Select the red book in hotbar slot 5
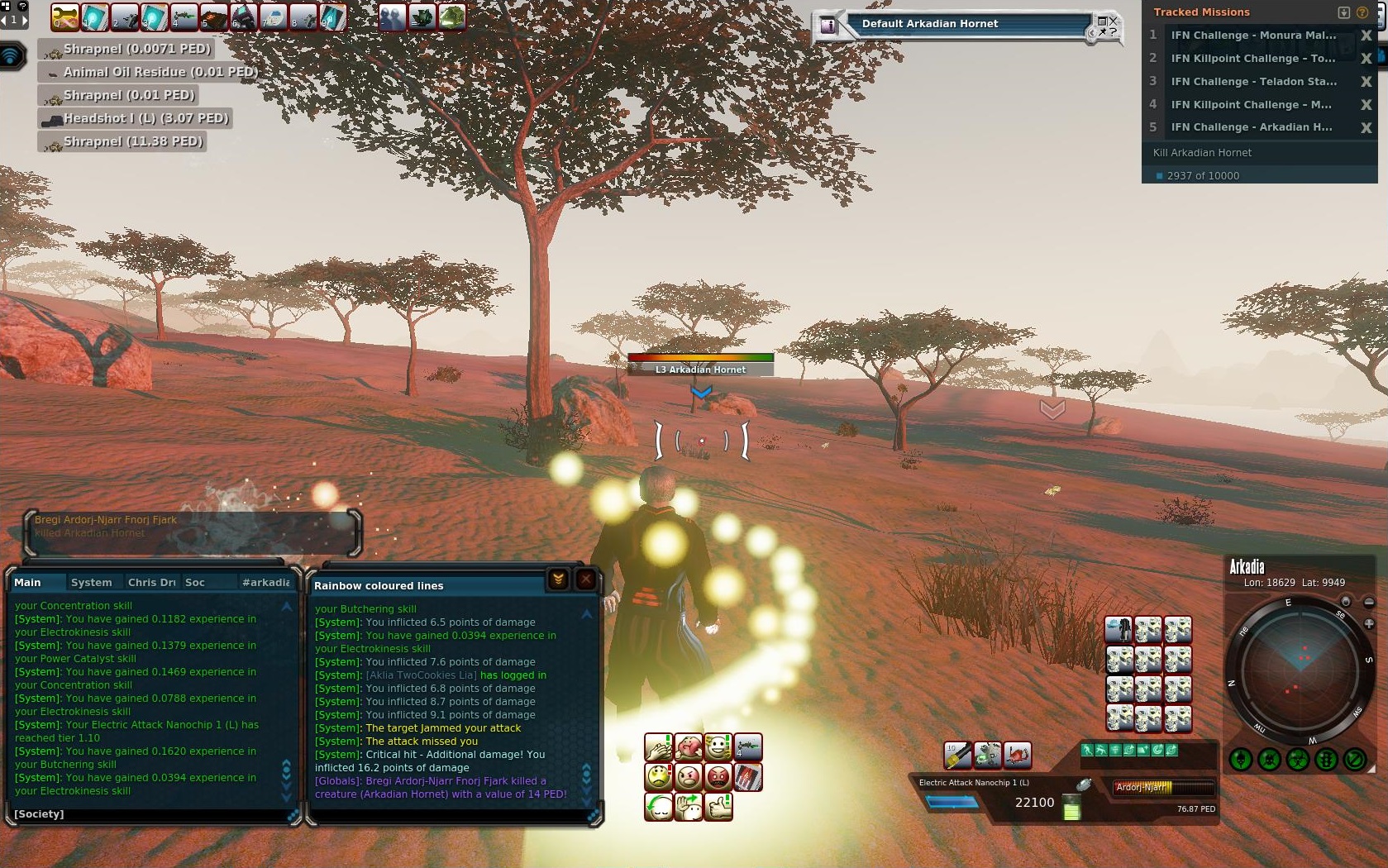Viewport: 1388px width, 868px height. [x=213, y=17]
